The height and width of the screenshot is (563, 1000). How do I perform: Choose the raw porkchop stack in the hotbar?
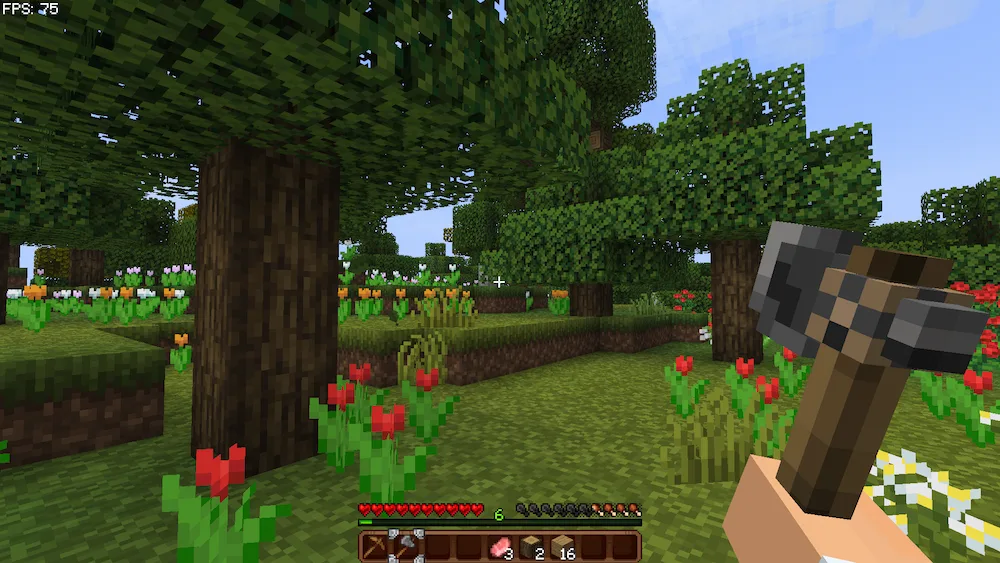(x=499, y=547)
